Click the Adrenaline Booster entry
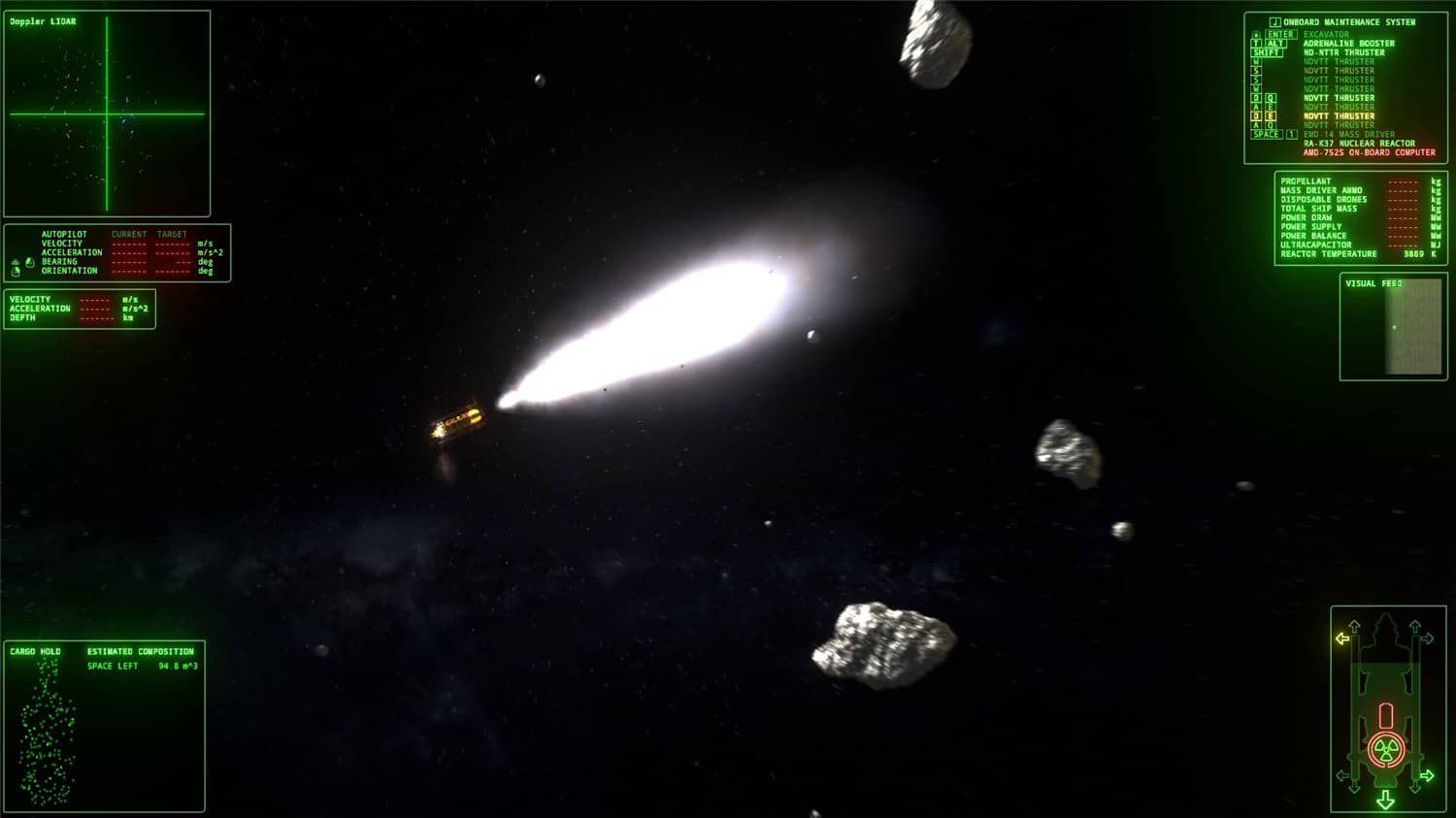Viewport: 1456px width, 818px height. click(x=1349, y=44)
